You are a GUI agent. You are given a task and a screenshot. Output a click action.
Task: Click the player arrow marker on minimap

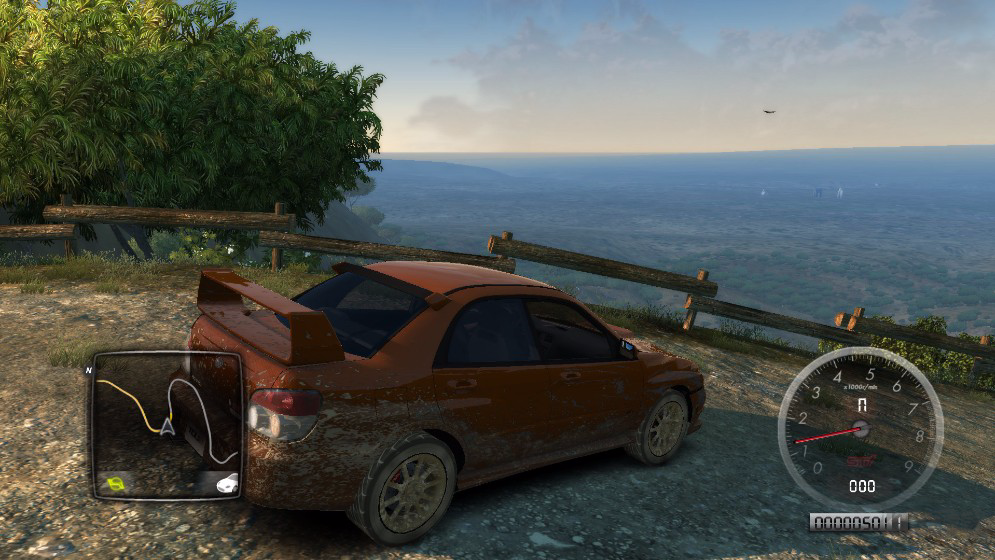click(x=167, y=427)
